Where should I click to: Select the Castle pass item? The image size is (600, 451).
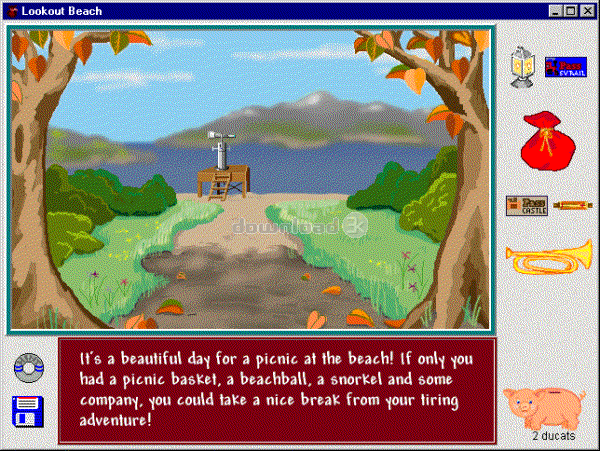pyautogui.click(x=526, y=205)
